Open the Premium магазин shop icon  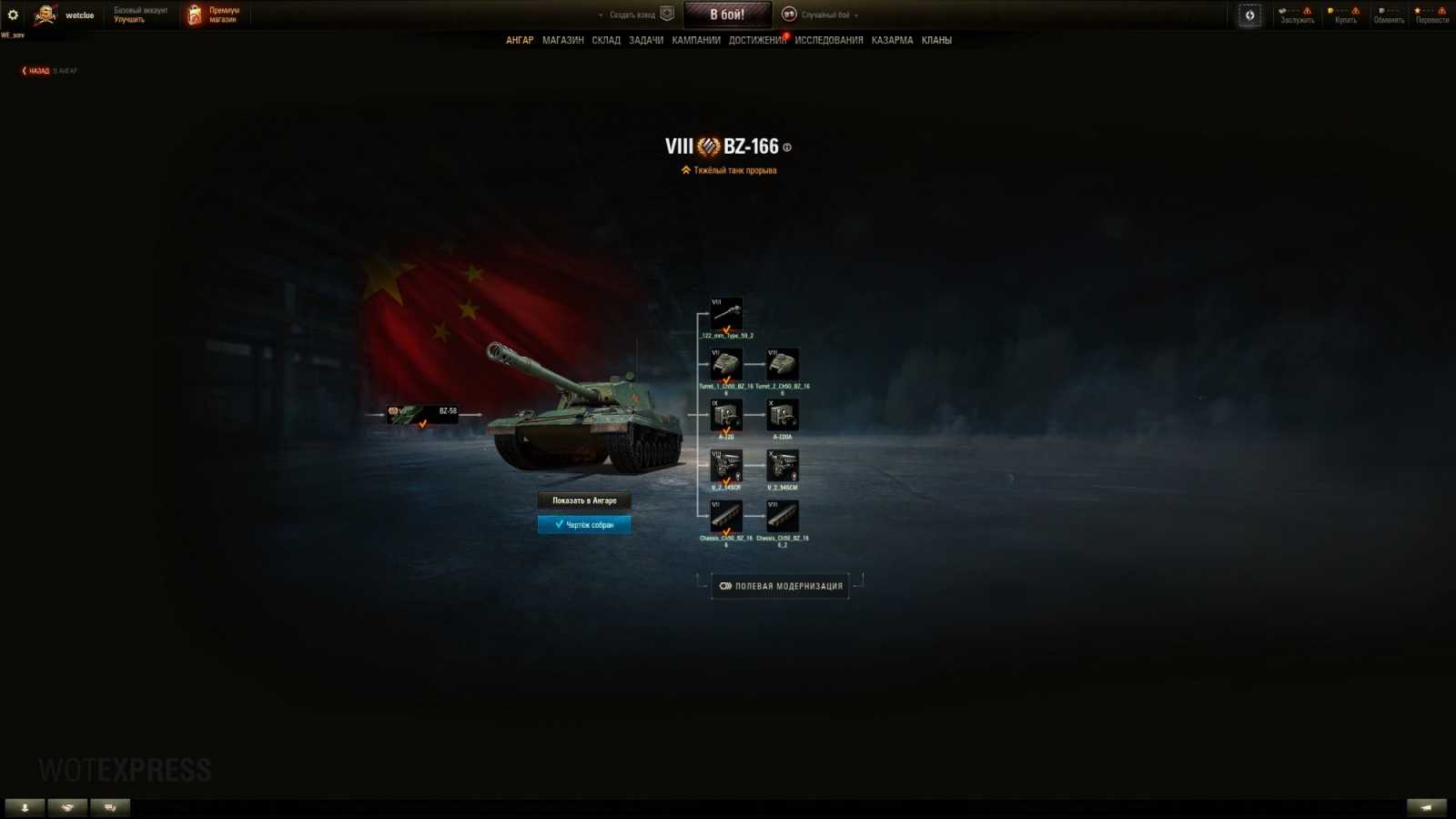pyautogui.click(x=194, y=14)
